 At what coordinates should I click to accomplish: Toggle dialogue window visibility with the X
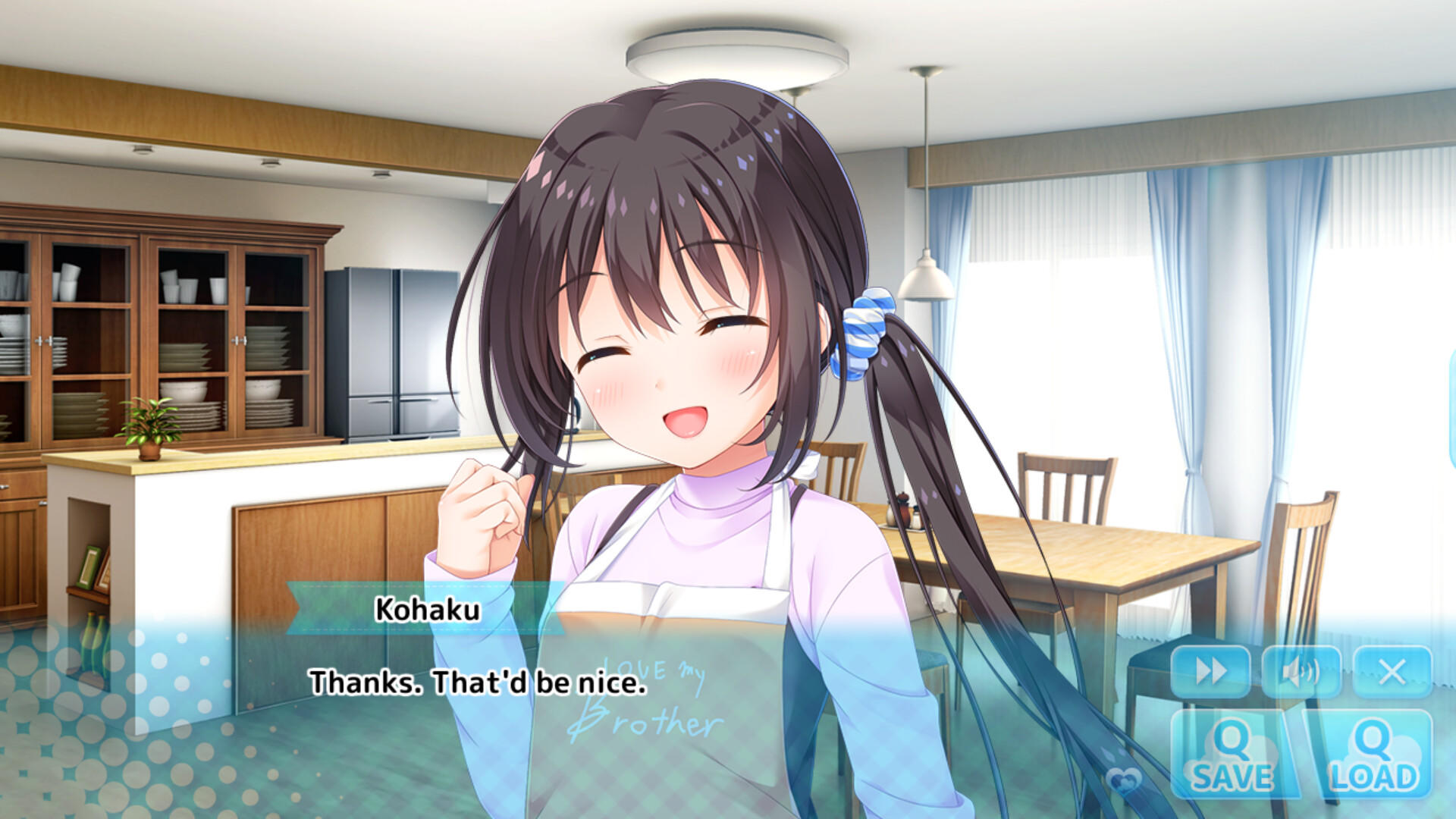[1392, 670]
